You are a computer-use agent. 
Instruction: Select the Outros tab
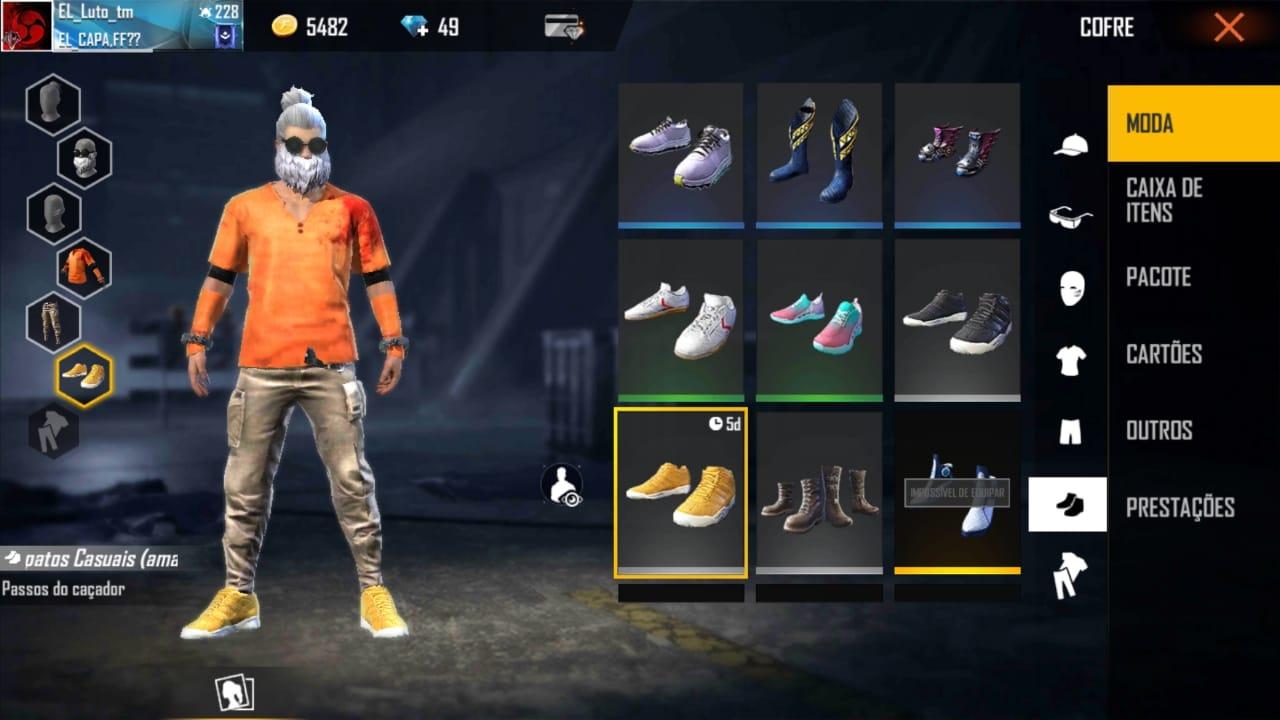(x=1159, y=430)
